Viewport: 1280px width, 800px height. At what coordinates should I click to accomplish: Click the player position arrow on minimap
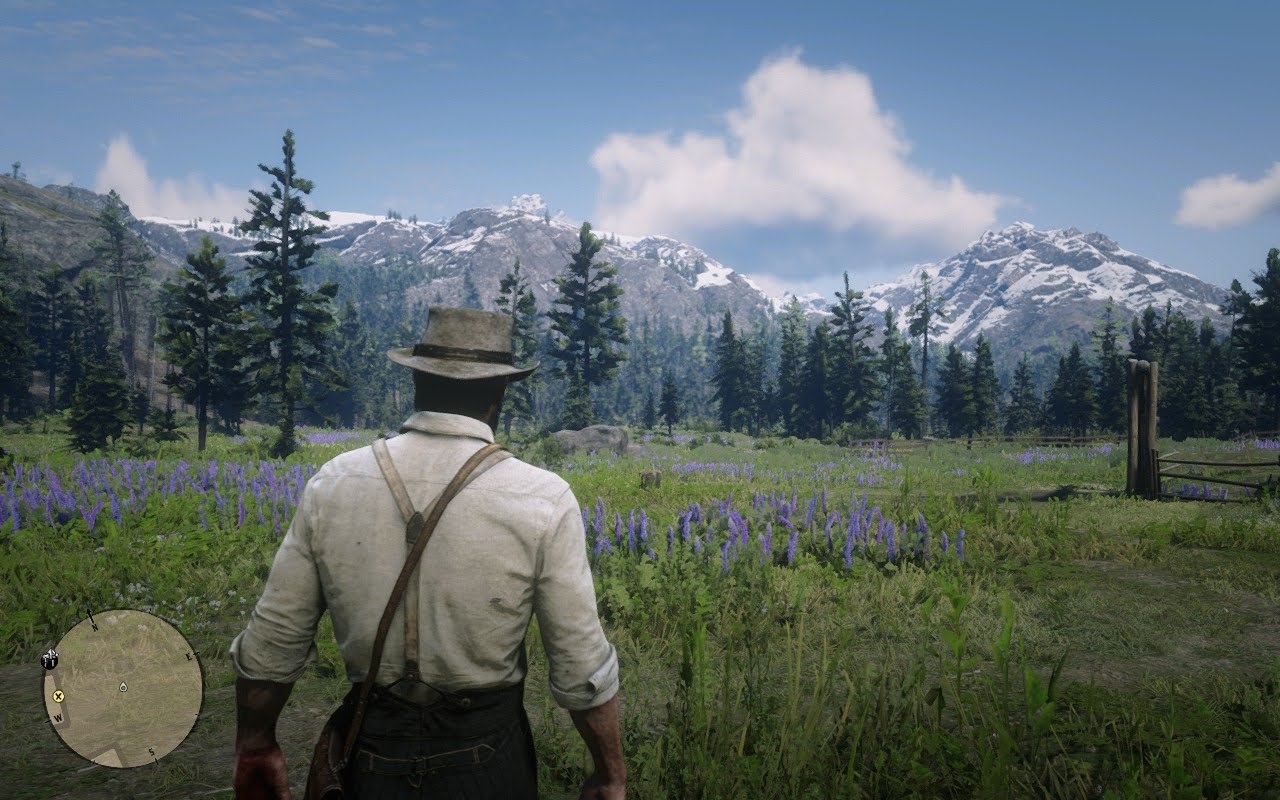tap(122, 687)
